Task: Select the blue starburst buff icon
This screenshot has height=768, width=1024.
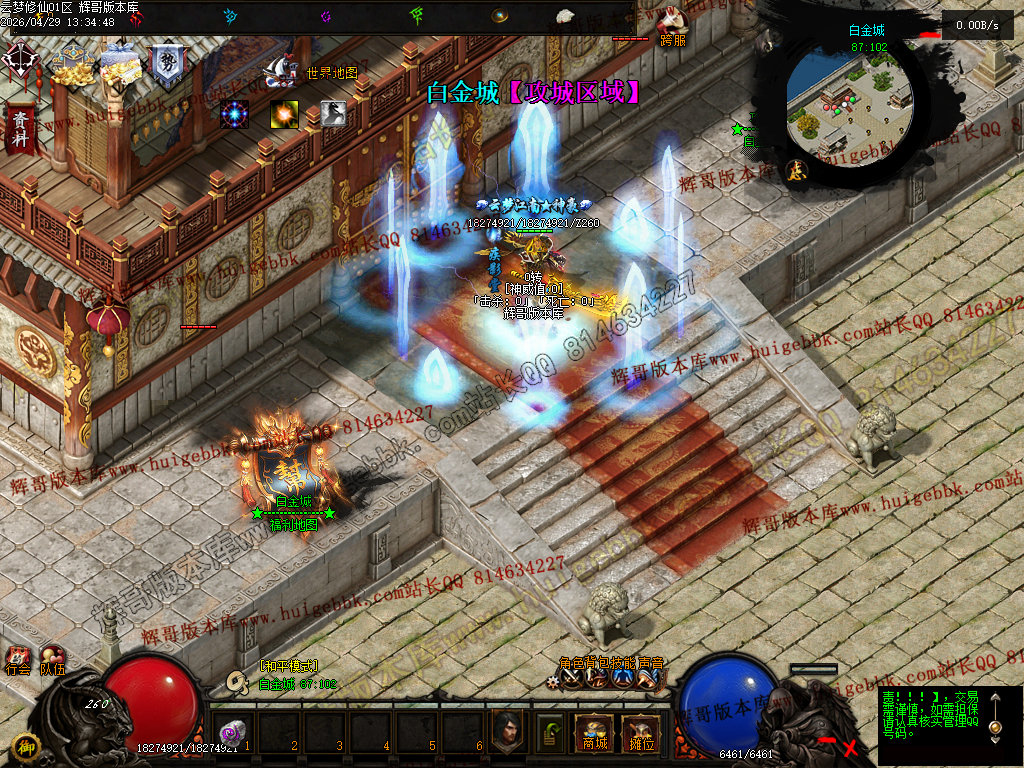Action: point(235,114)
